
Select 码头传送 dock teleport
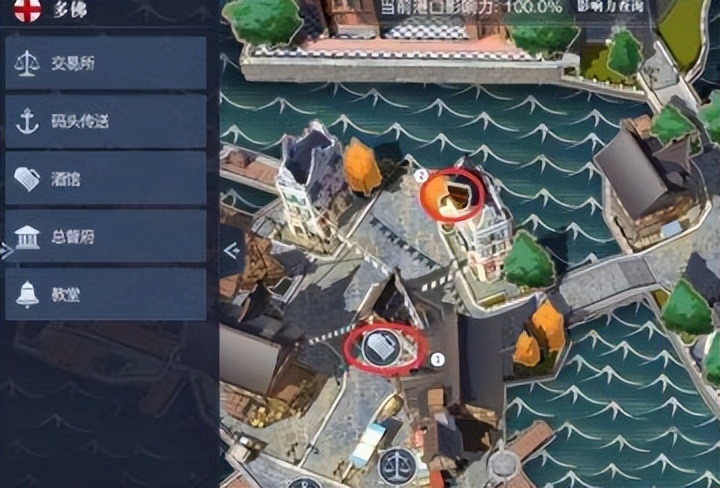pyautogui.click(x=105, y=122)
